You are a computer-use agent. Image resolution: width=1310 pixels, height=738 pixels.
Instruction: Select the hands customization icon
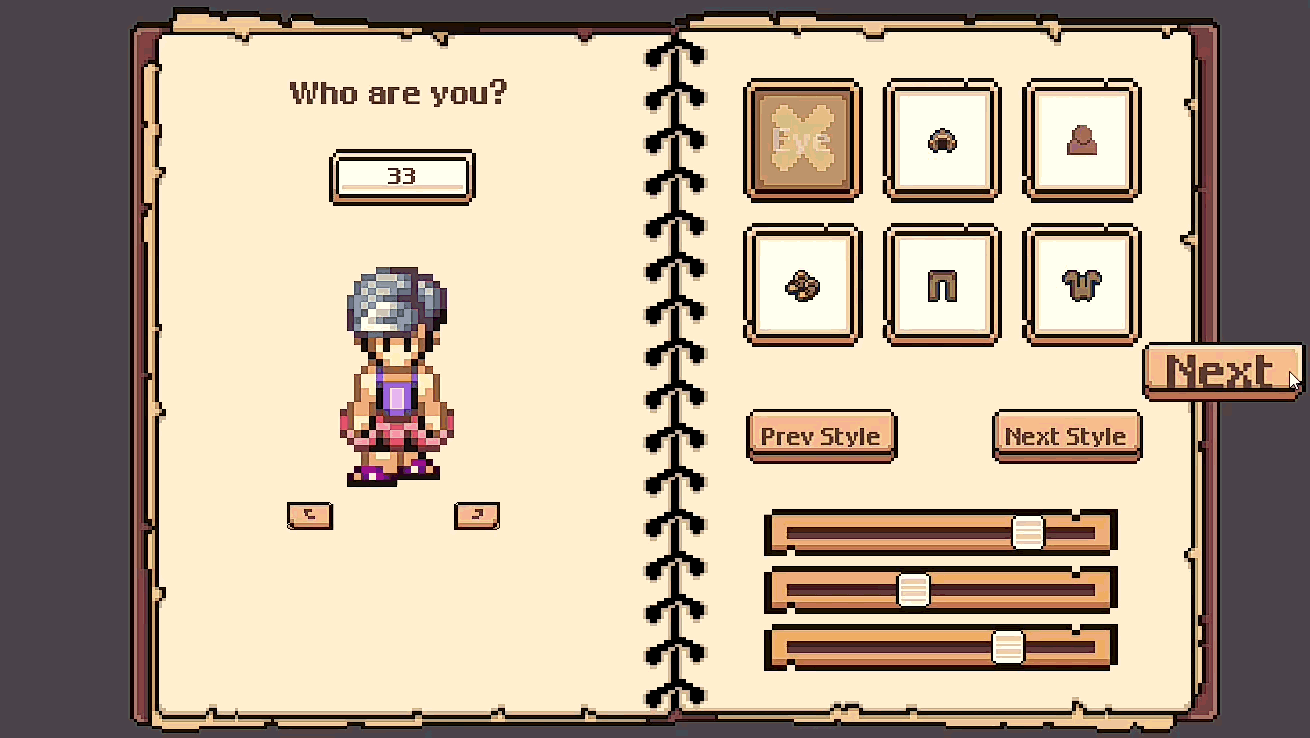tap(802, 283)
